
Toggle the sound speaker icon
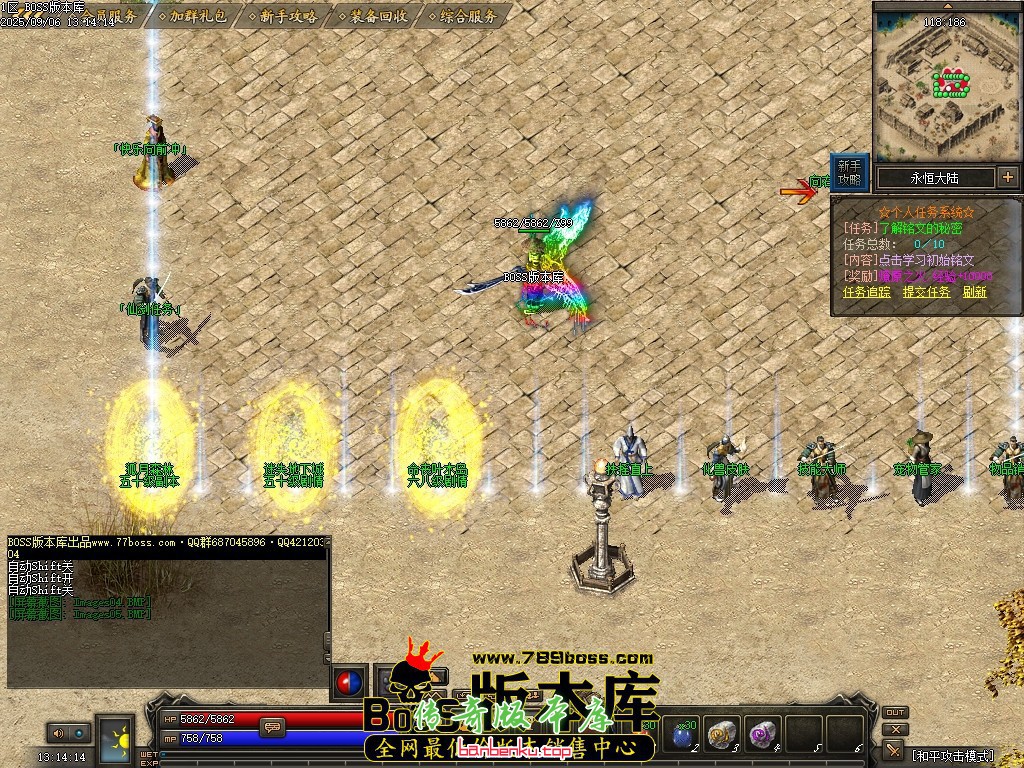tap(57, 733)
